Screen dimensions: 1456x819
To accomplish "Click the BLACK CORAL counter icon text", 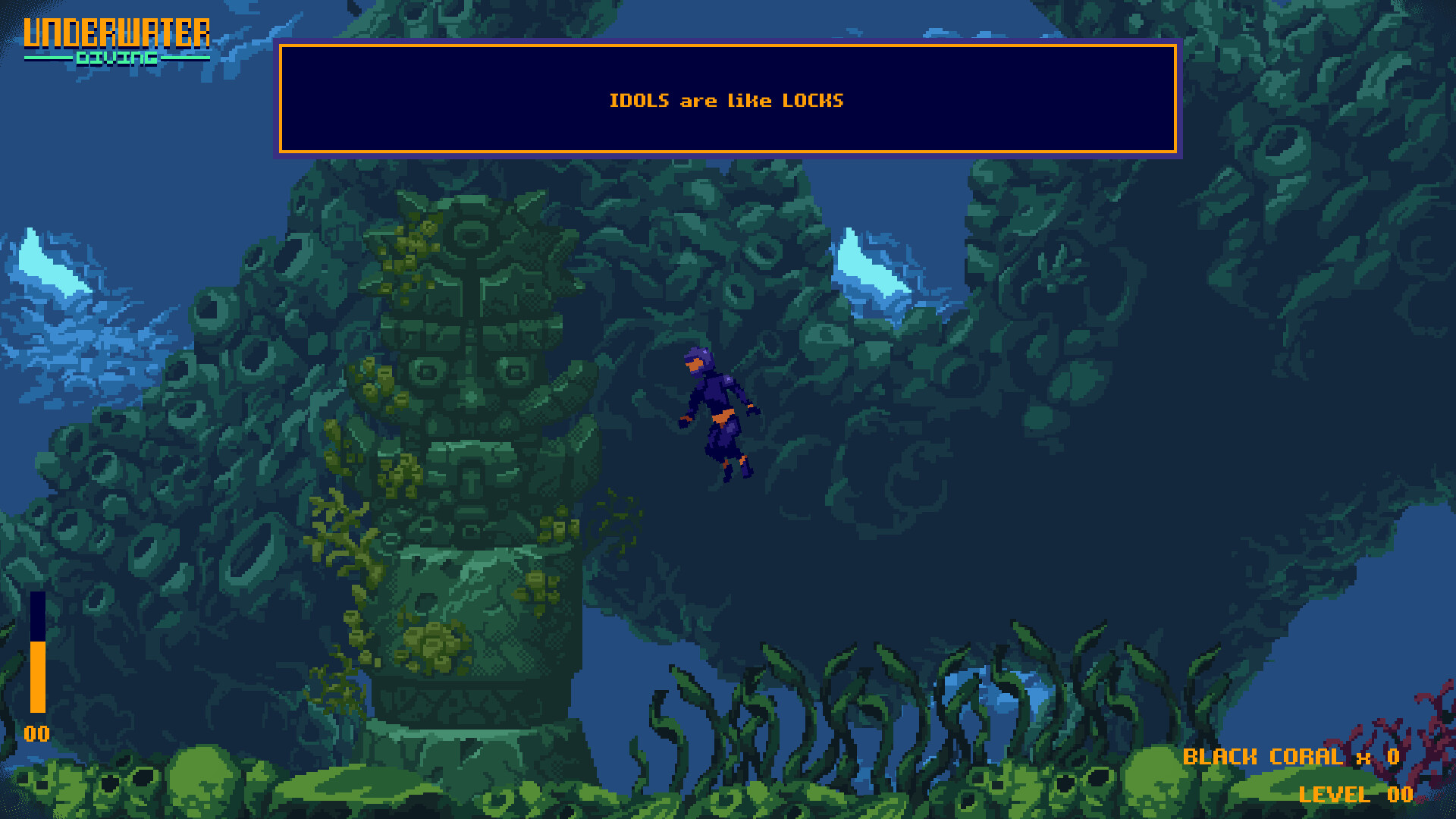I will click(1263, 756).
